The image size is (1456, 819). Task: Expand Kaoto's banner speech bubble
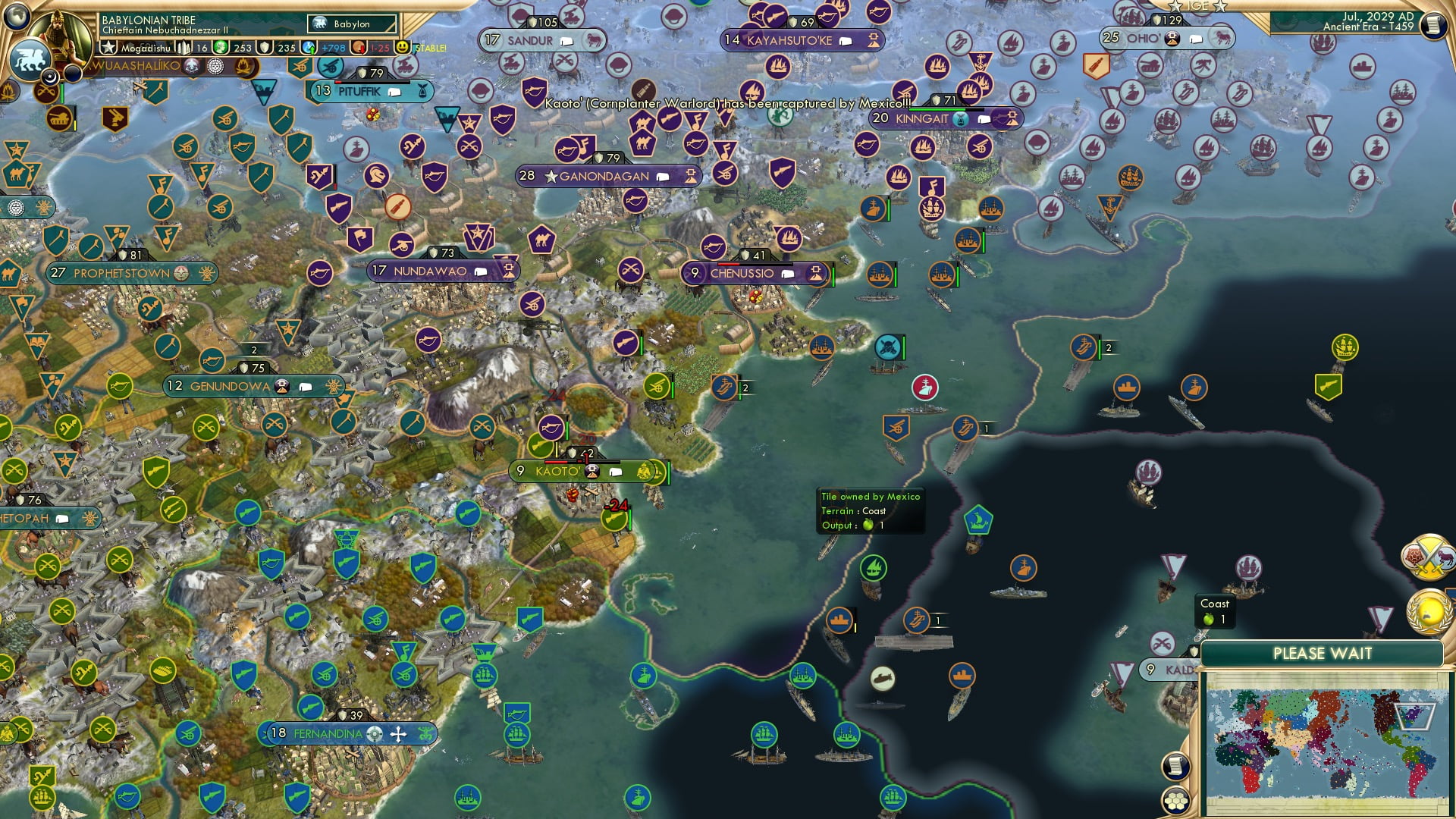(x=616, y=471)
